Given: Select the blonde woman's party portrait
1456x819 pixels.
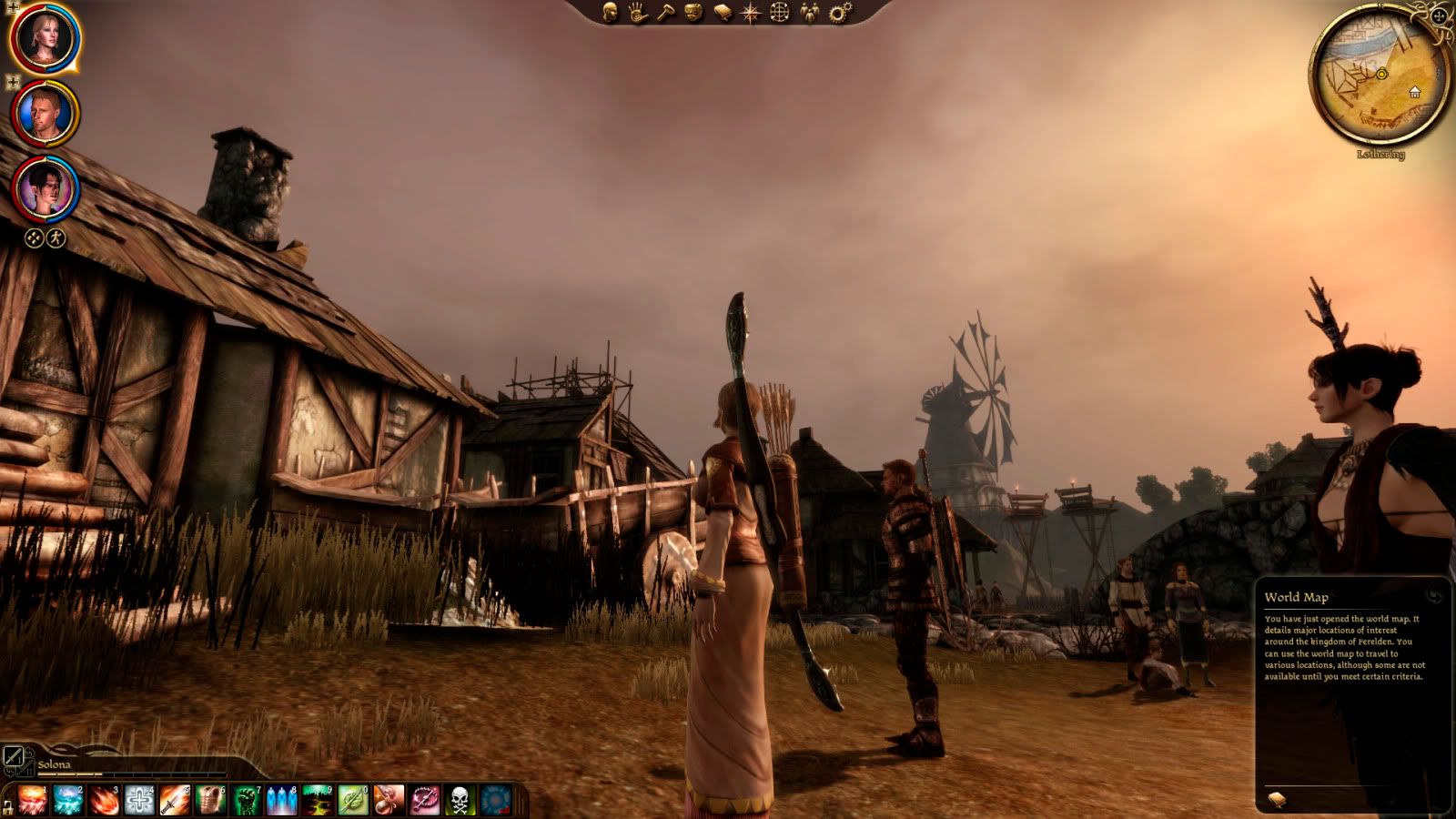Looking at the screenshot, I should 45,36.
